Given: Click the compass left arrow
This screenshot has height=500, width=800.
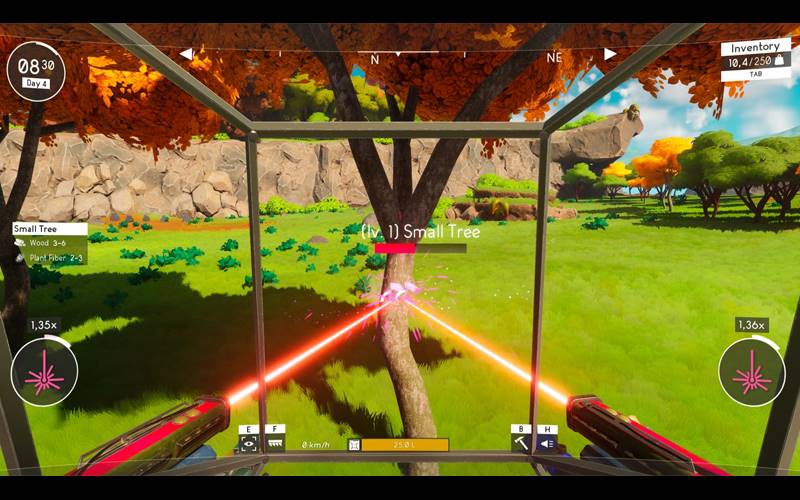Looking at the screenshot, I should pyautogui.click(x=186, y=54).
